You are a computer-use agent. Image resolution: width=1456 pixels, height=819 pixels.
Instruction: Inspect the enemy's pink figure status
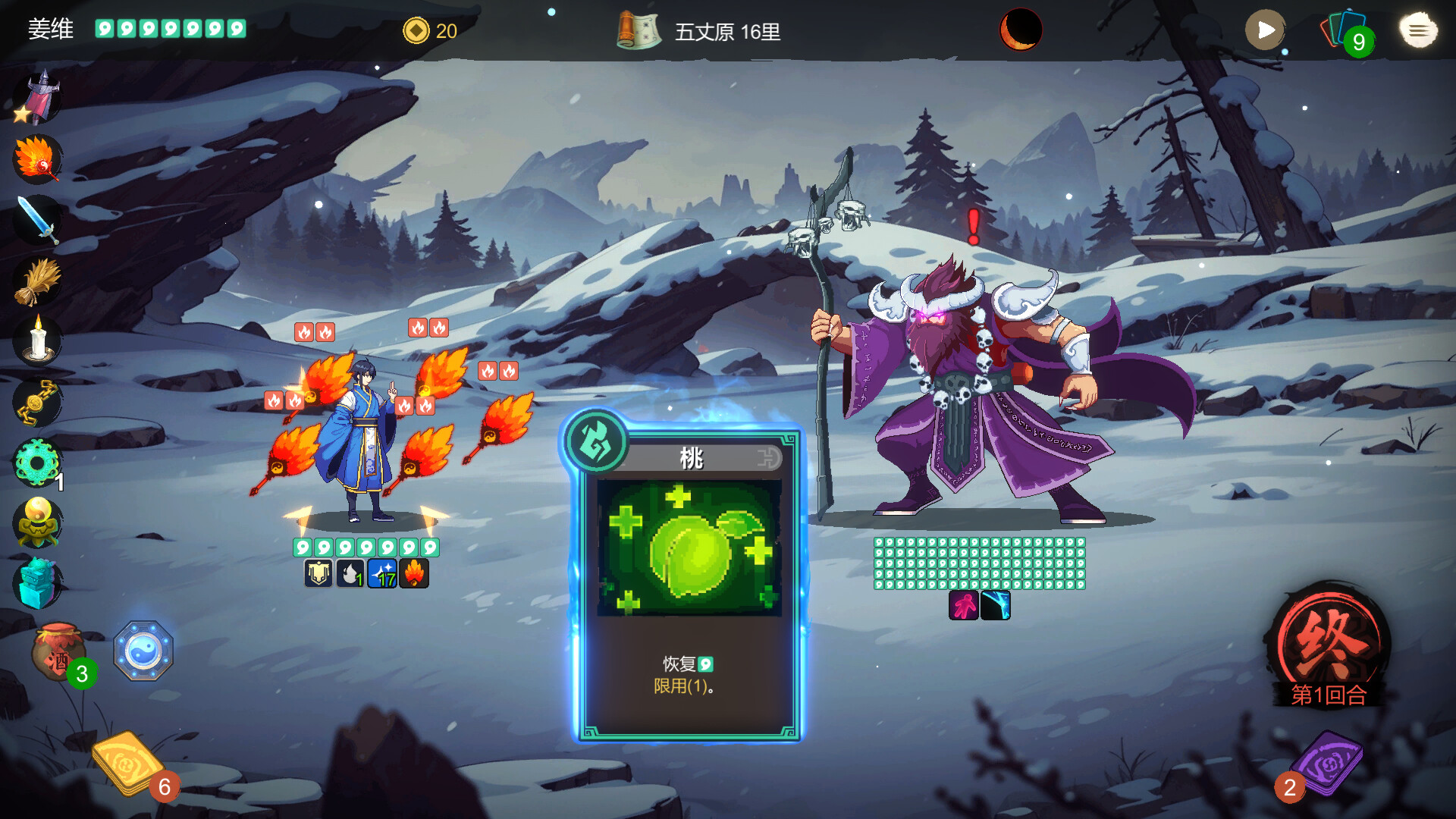tap(964, 606)
